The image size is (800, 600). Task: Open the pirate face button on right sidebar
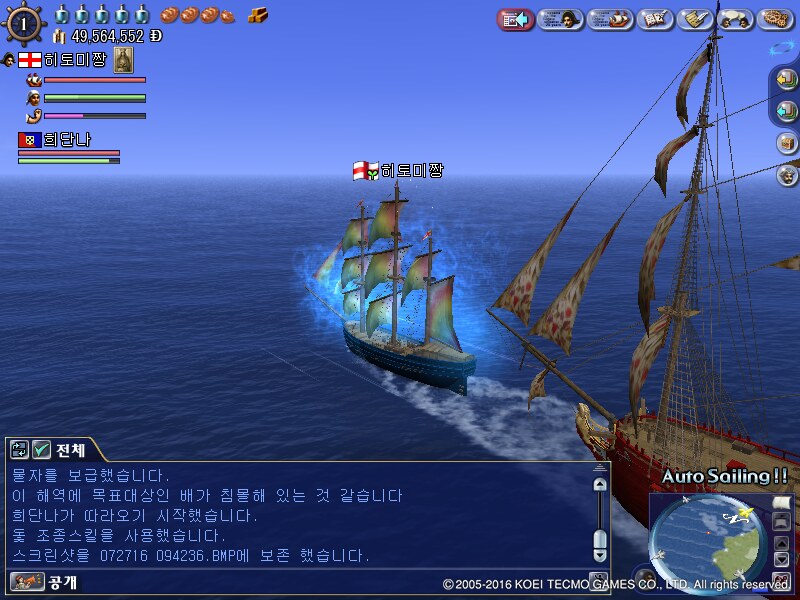[x=786, y=175]
